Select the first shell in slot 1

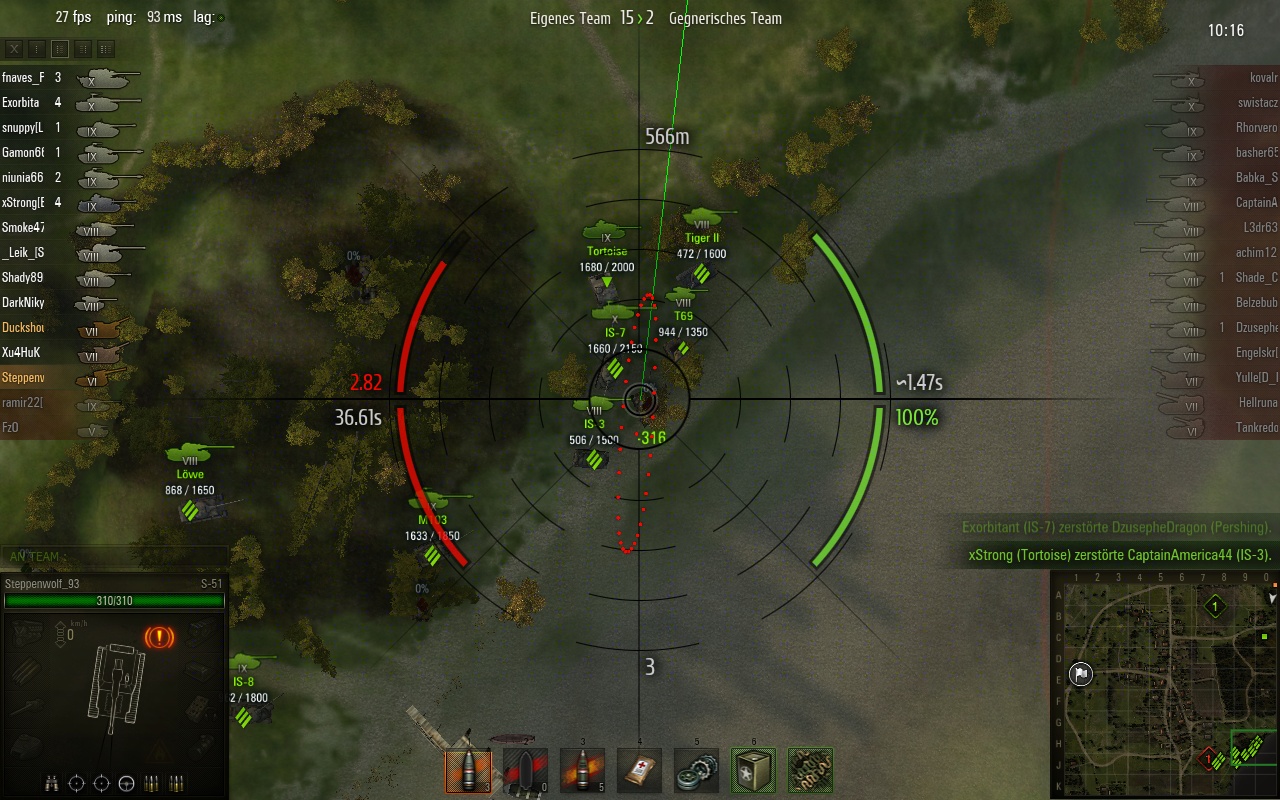pos(467,771)
